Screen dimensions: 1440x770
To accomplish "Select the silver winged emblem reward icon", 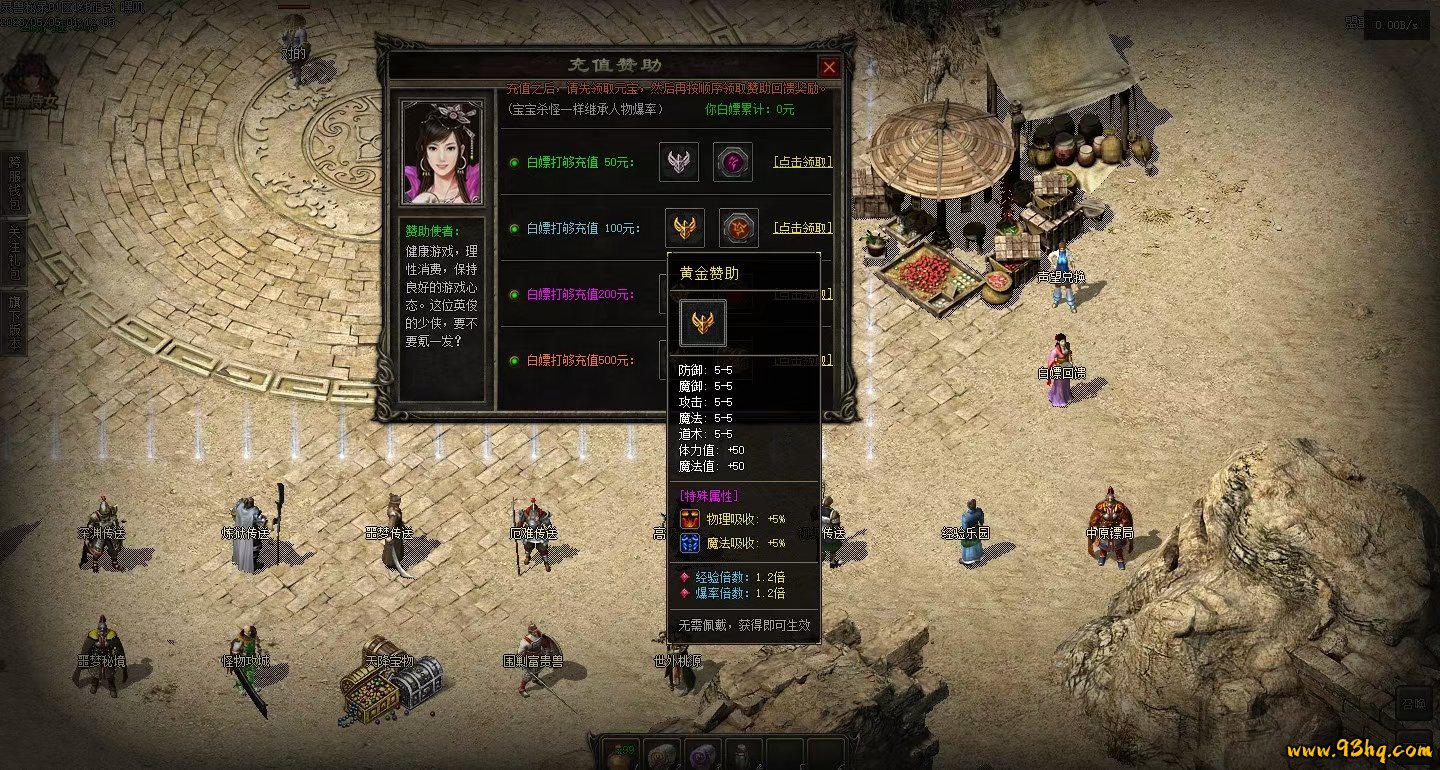I will click(679, 162).
